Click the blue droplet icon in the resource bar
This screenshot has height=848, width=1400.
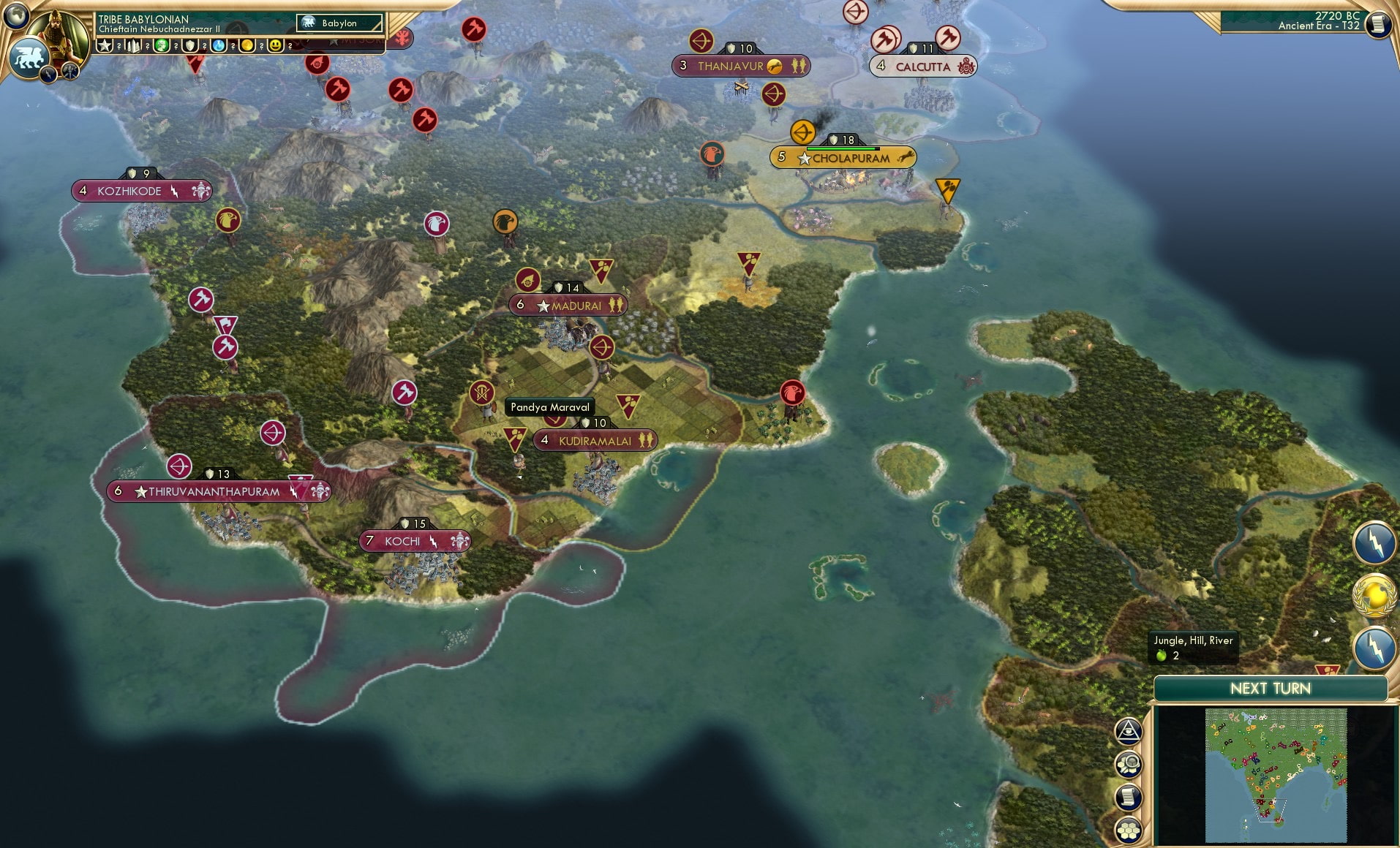pyautogui.click(x=219, y=47)
